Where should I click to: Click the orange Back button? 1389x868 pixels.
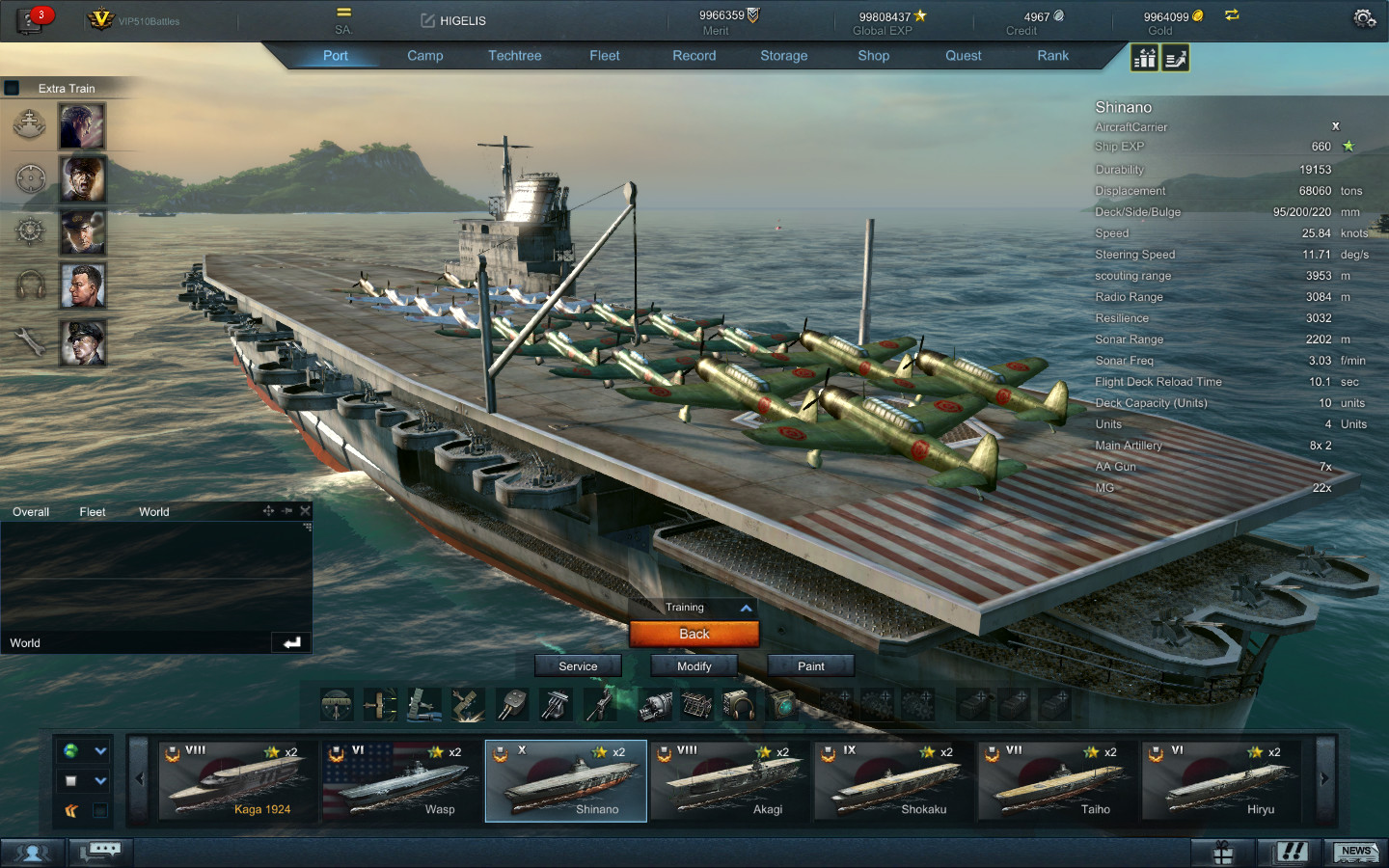pyautogui.click(x=694, y=634)
